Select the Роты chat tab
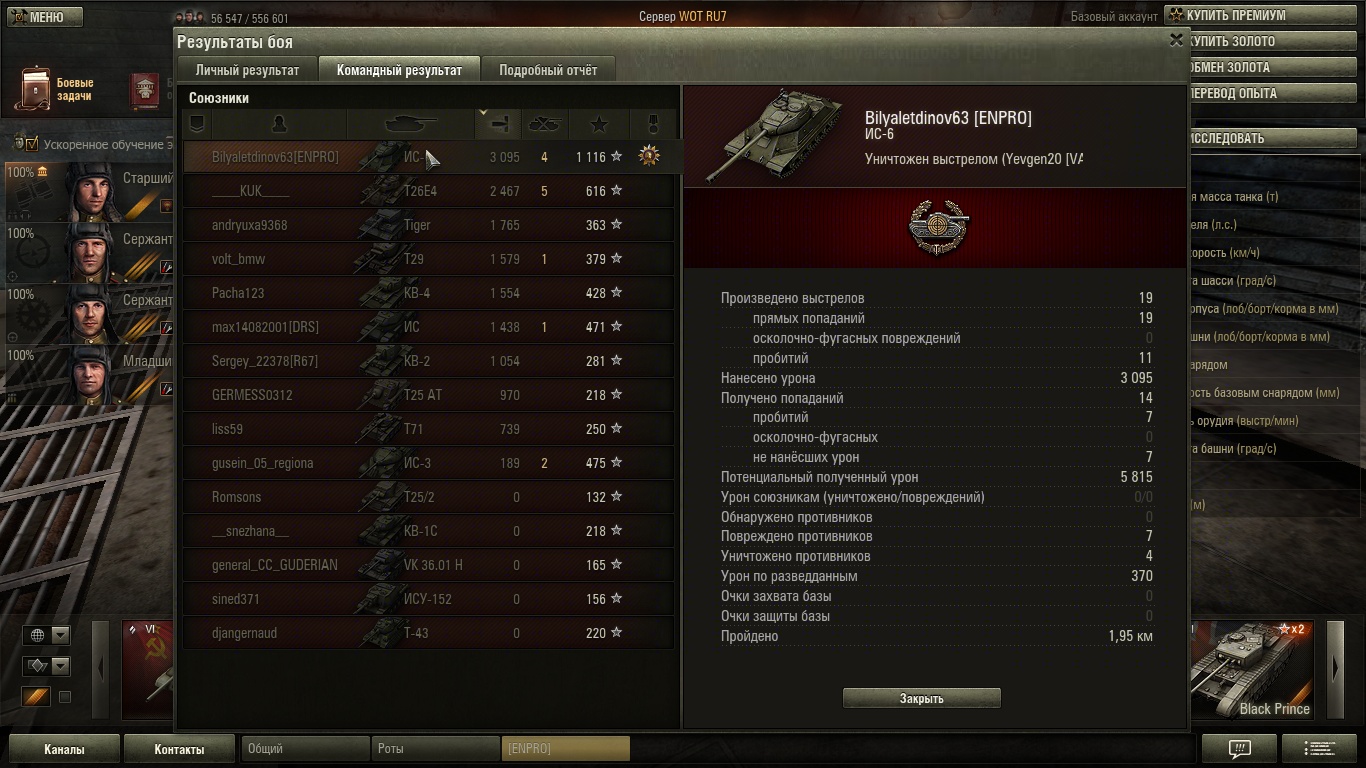The height and width of the screenshot is (768, 1366). (435, 749)
